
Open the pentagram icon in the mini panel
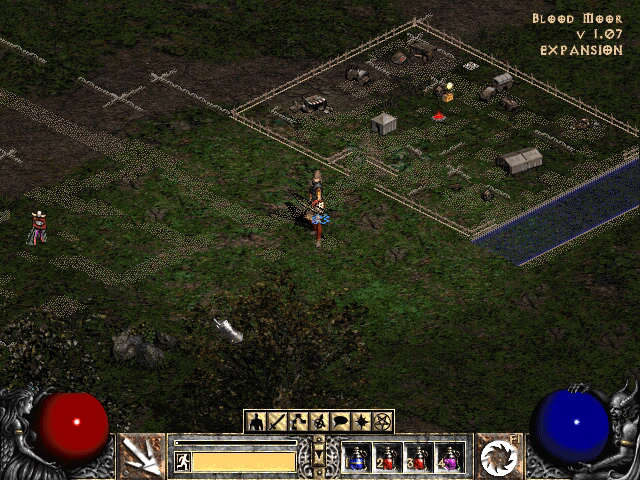[382, 421]
